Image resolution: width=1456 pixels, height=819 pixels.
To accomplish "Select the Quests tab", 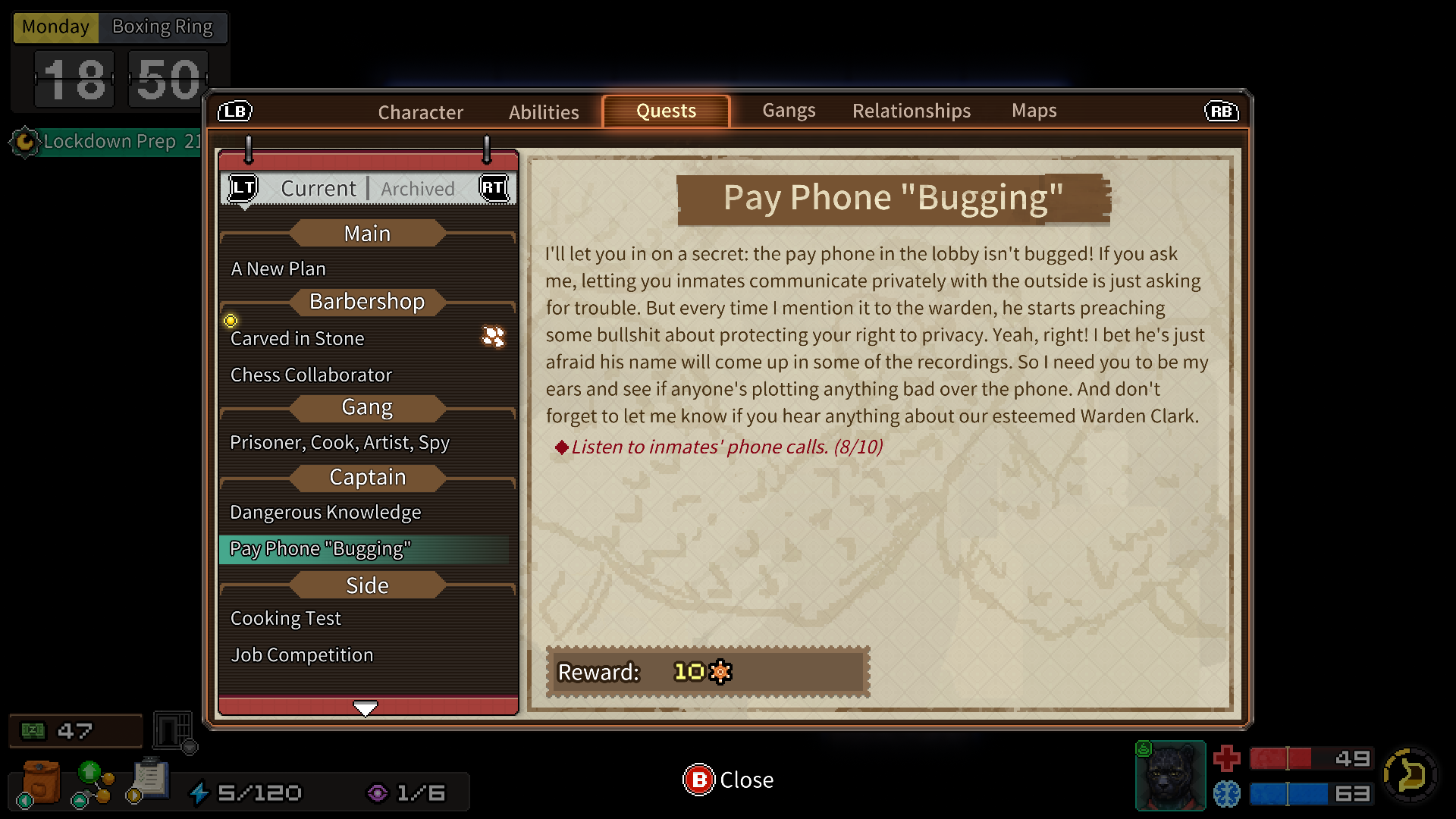I will point(666,111).
